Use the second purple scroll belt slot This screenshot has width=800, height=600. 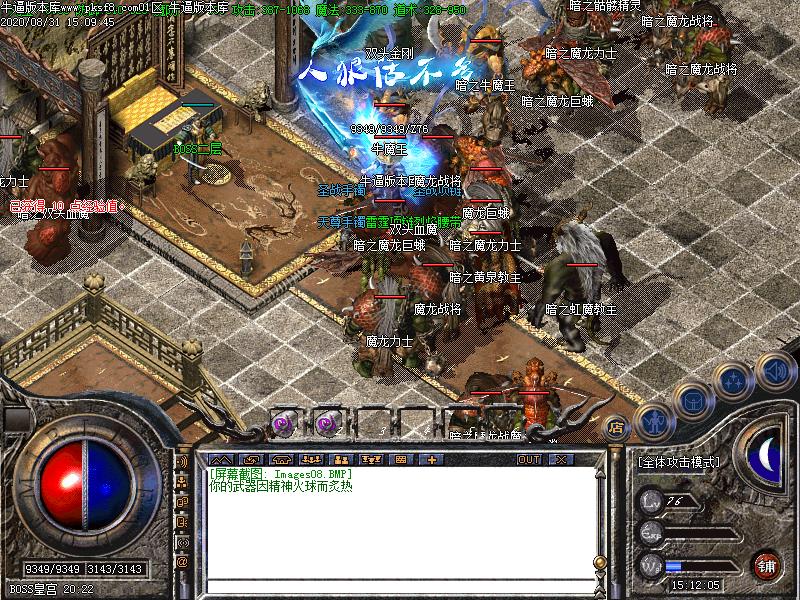click(x=327, y=422)
